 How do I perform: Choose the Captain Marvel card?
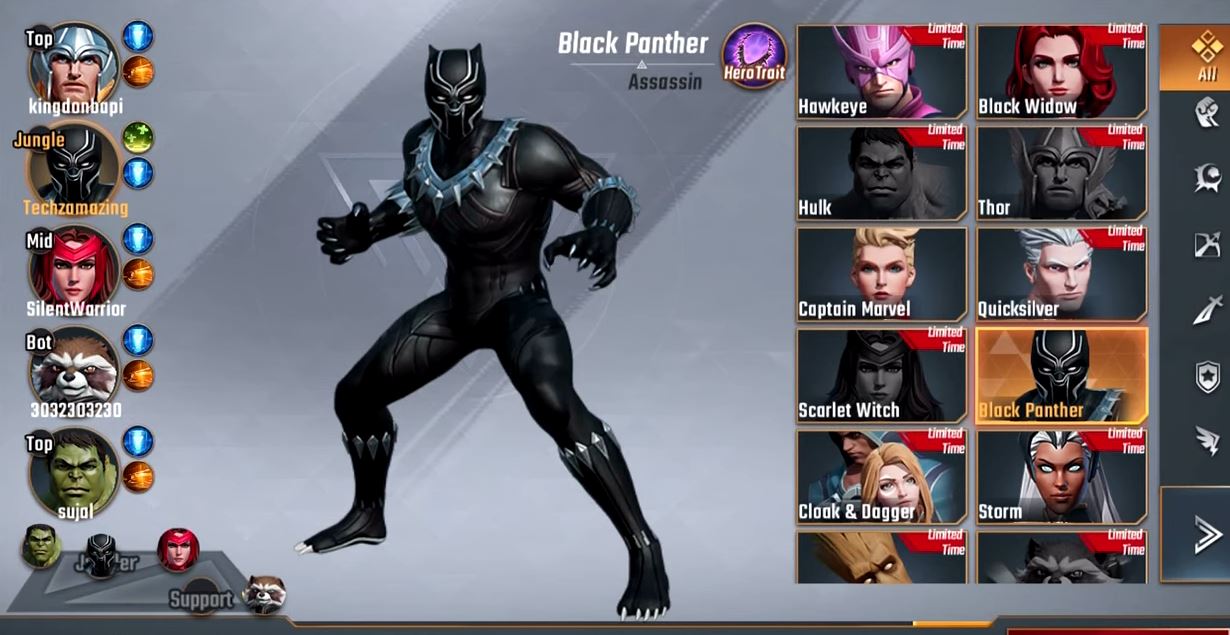tap(881, 275)
